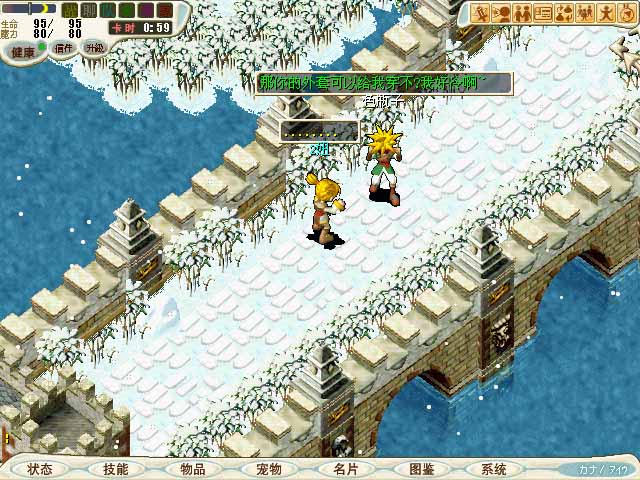Open the 系统 system menu
This screenshot has width=640, height=480.
click(x=493, y=469)
